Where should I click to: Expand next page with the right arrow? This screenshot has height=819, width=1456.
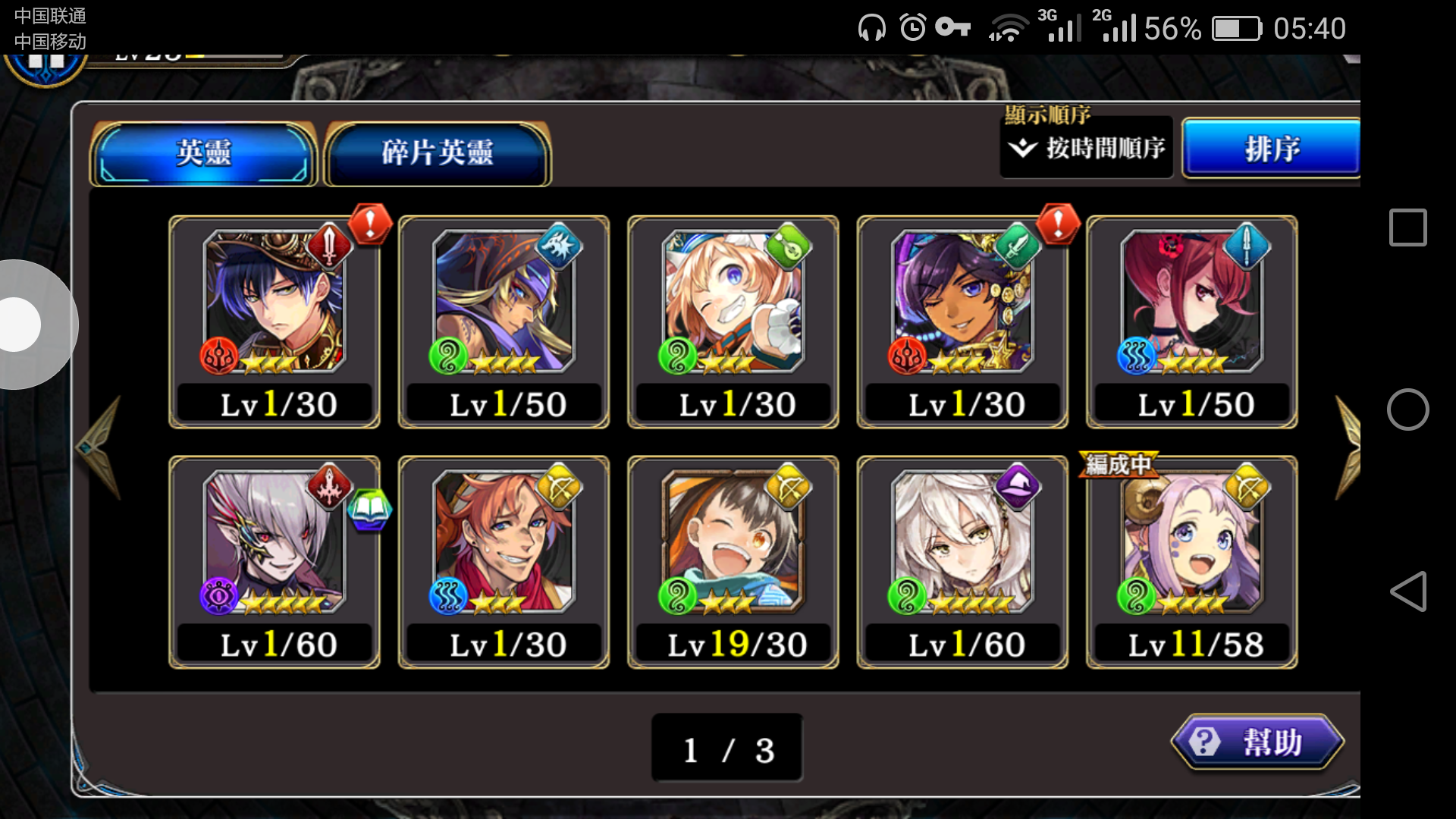point(1350,447)
